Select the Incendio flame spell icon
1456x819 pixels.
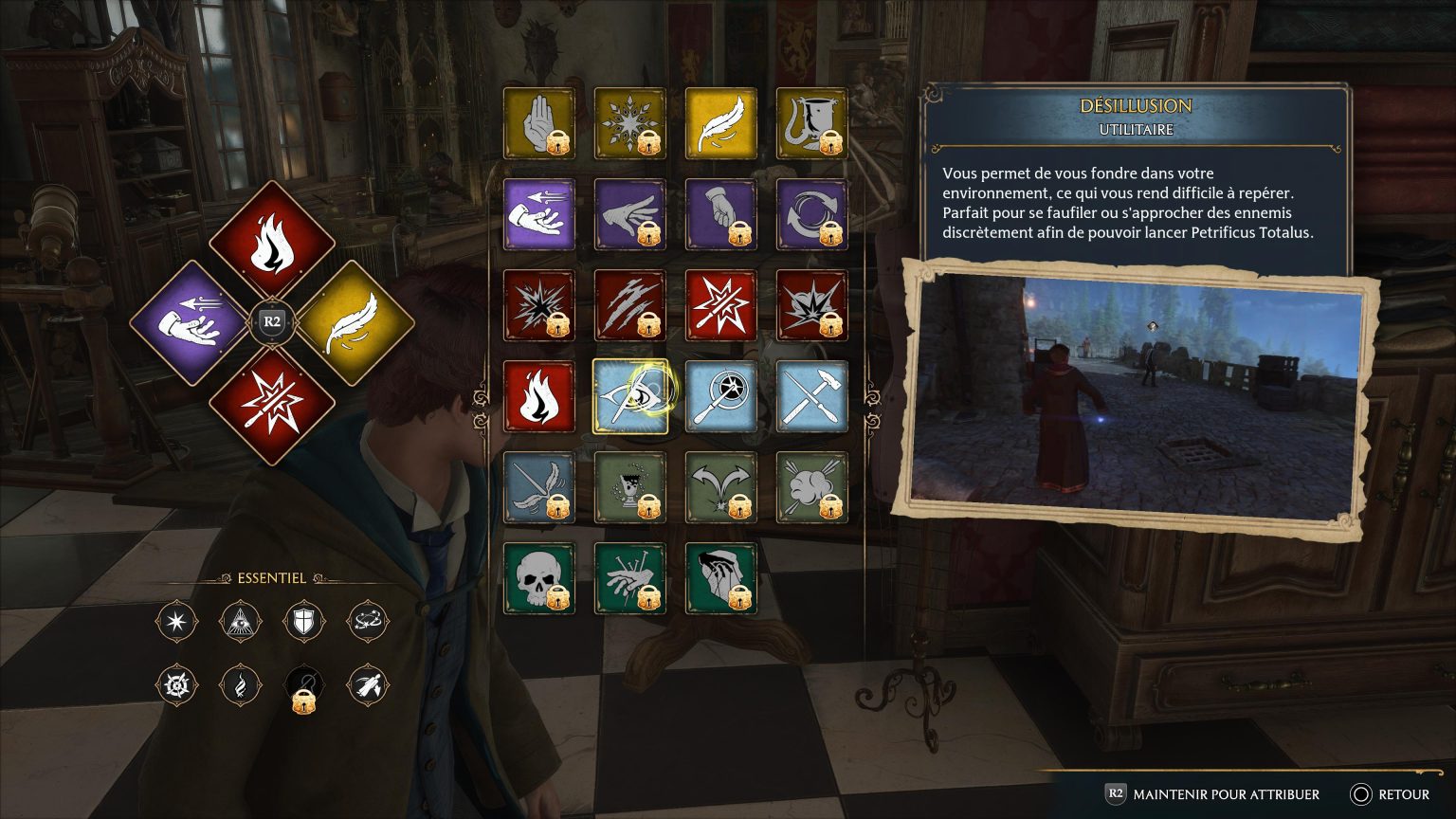538,396
